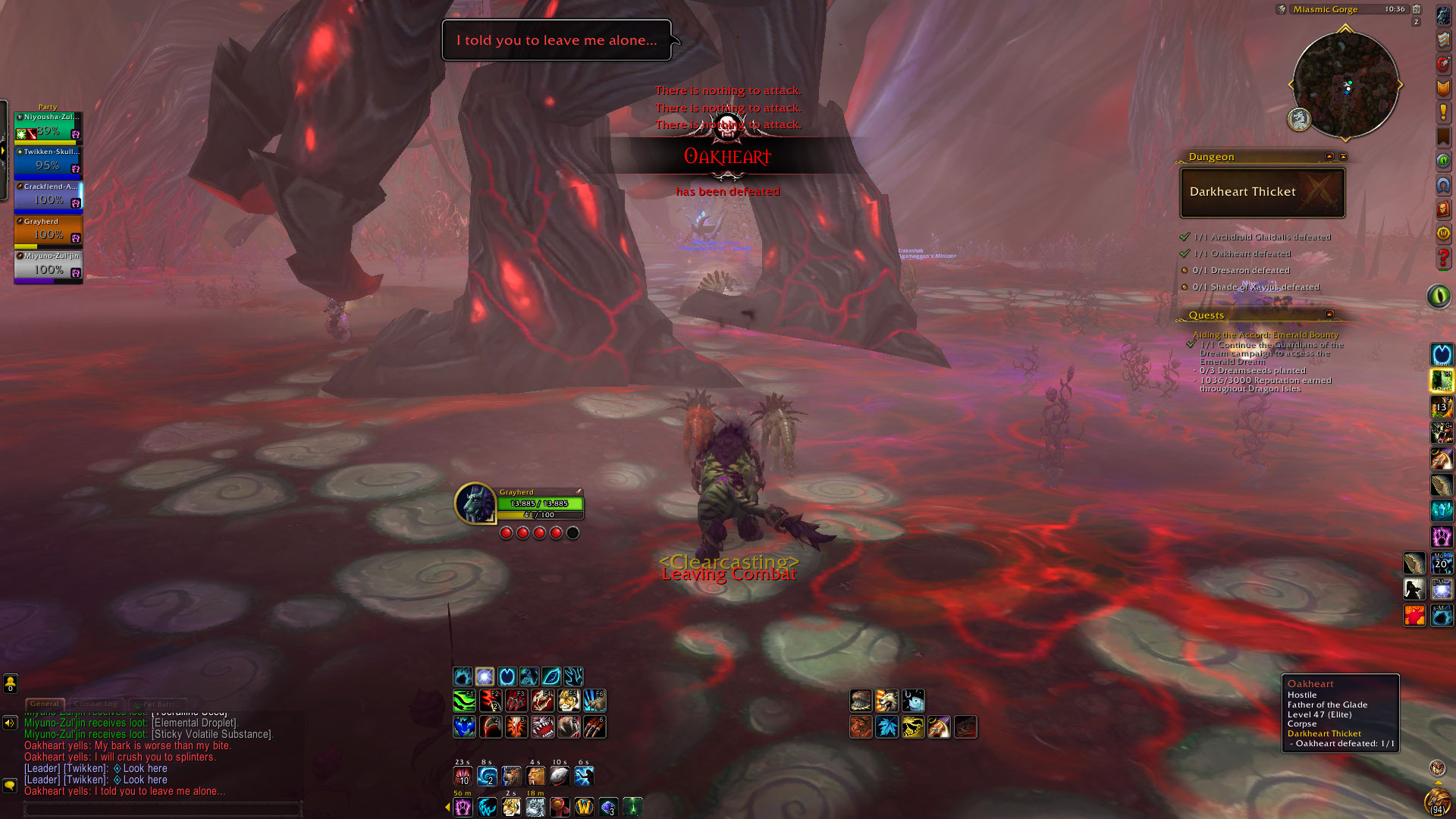Screen dimensions: 1456x819
Task: Open the Darkheart Thicket dungeon banner
Action: (x=1262, y=192)
